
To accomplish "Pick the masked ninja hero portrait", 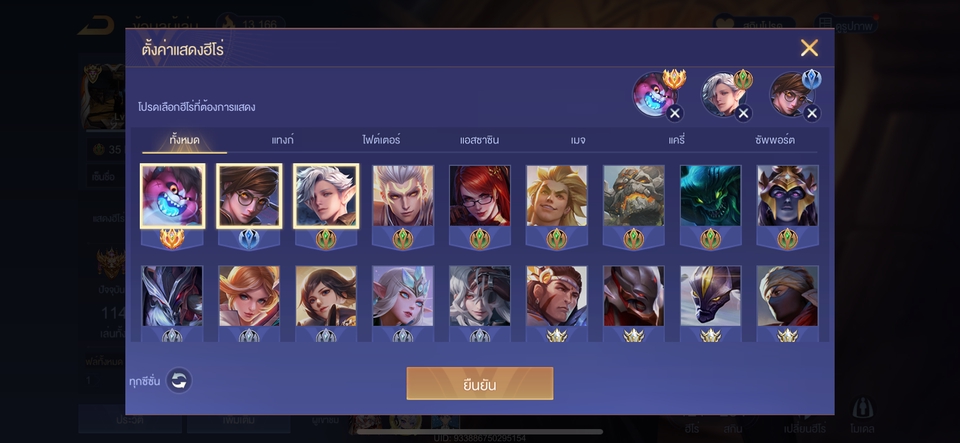I will pyautogui.click(x=787, y=296).
